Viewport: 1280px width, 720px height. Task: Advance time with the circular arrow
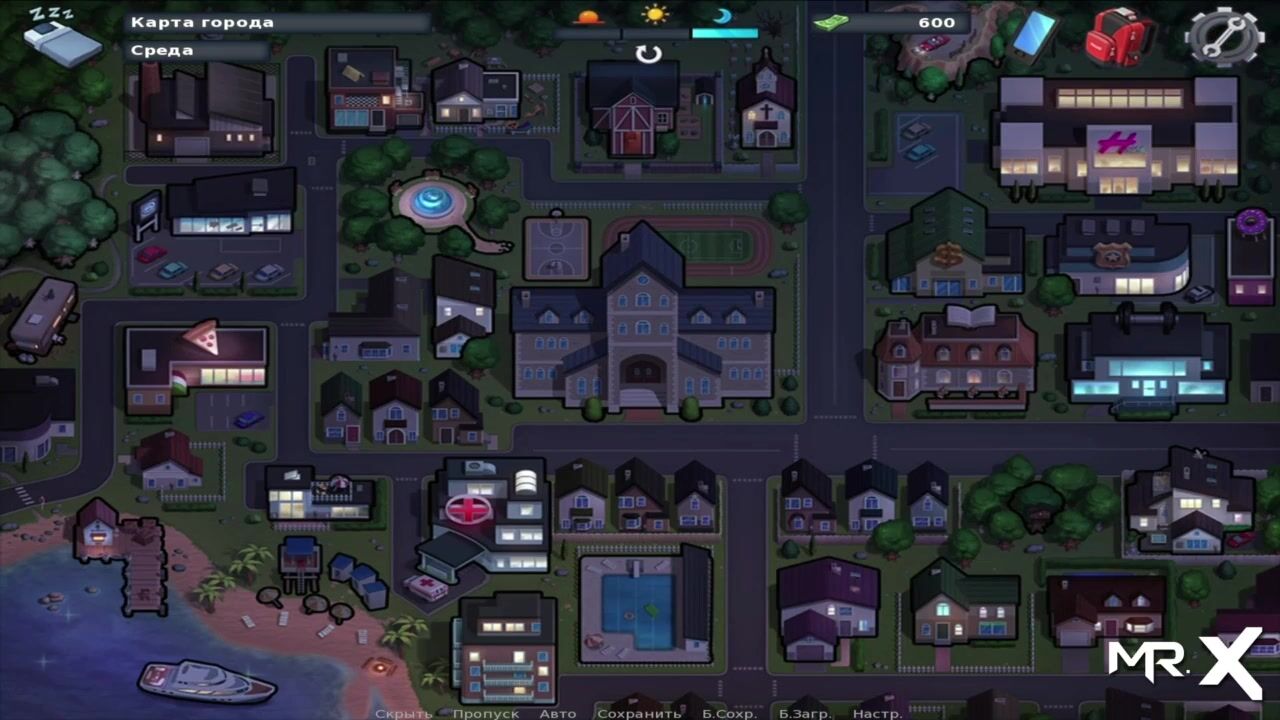pos(649,54)
